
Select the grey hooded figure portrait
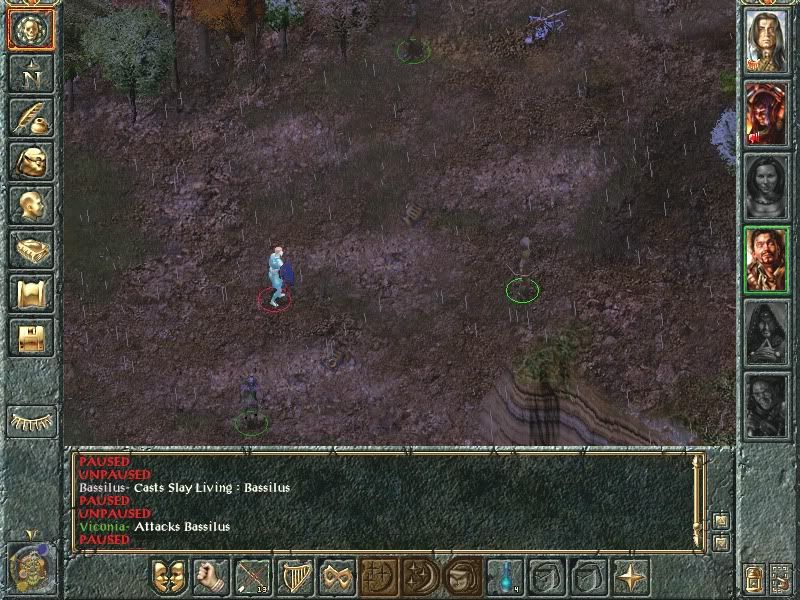(x=767, y=331)
